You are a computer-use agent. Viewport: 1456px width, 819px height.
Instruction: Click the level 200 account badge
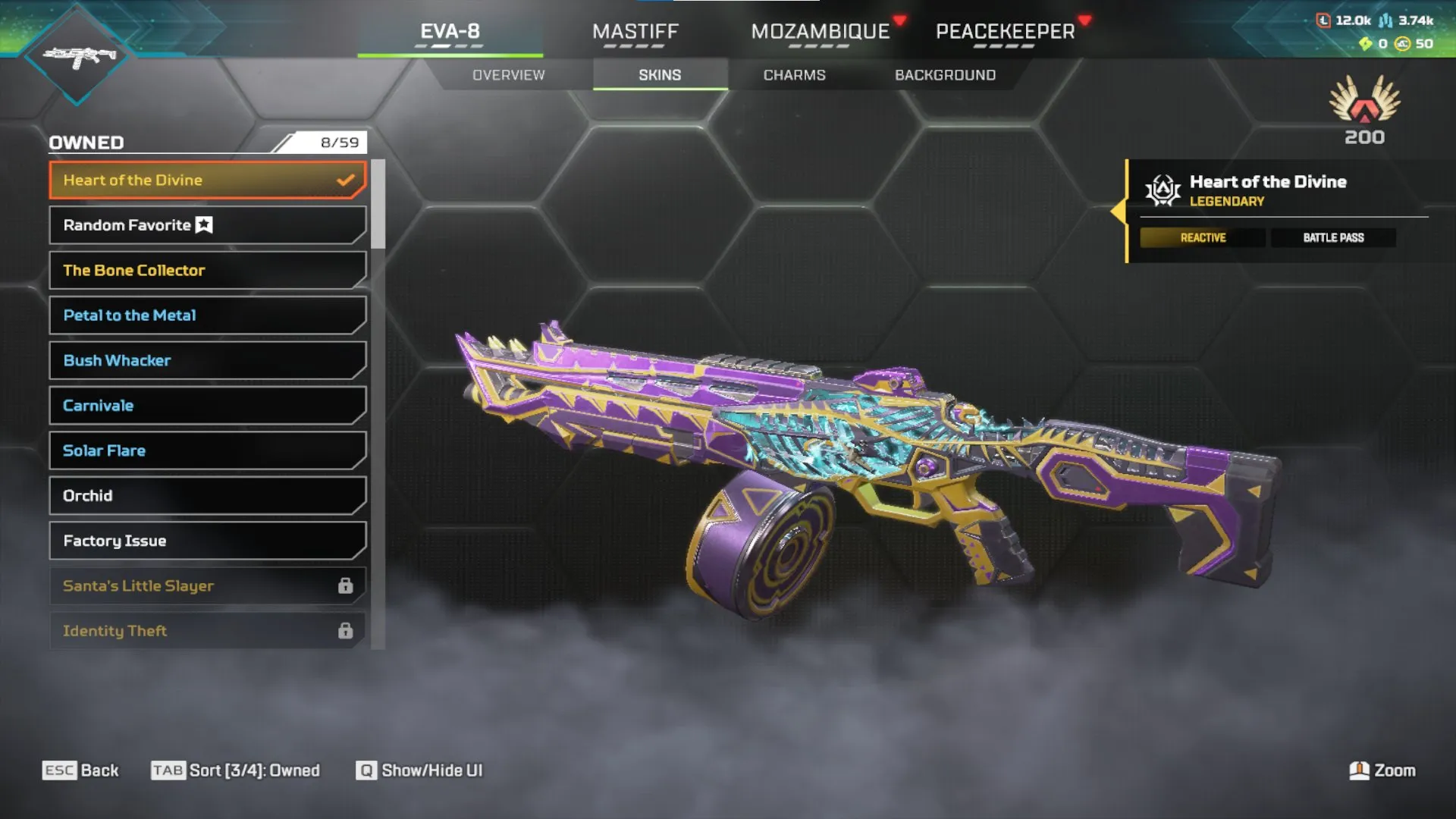pyautogui.click(x=1365, y=114)
